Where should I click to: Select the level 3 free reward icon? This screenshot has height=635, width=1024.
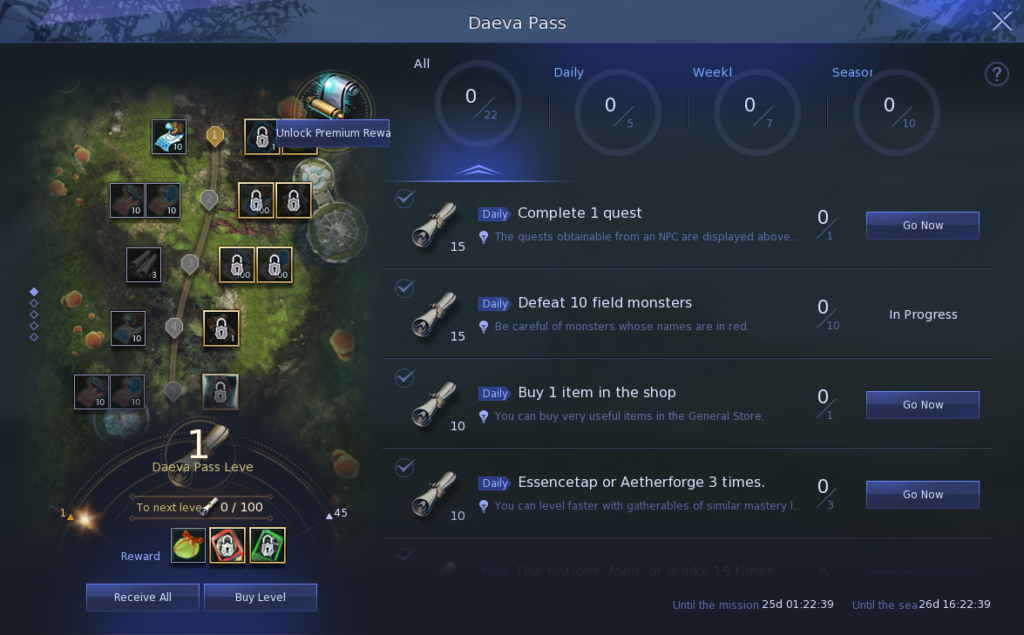click(143, 265)
